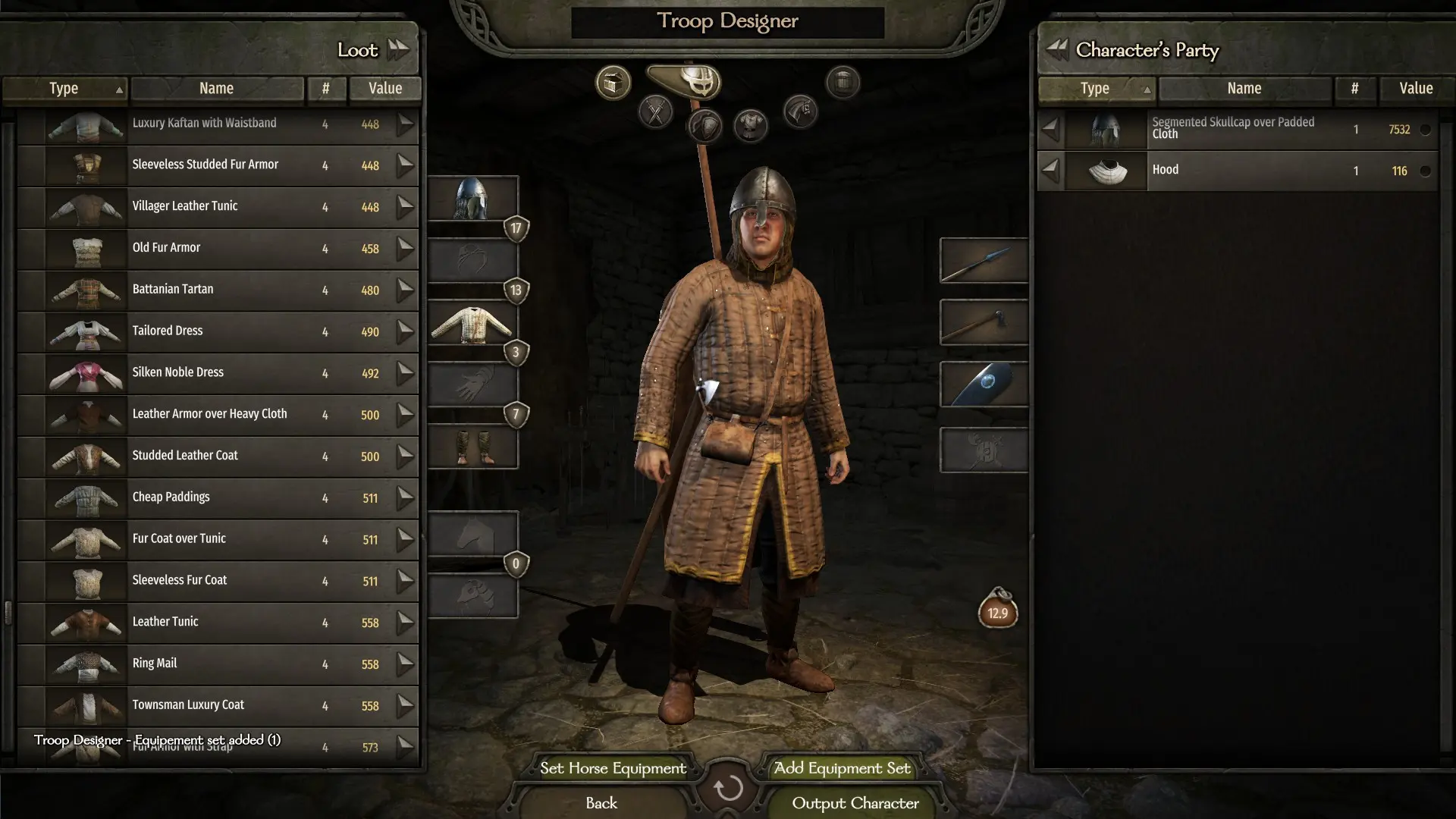Open the loot Type sort dropdown
Image resolution: width=1456 pixels, height=819 pixels.
65,89
